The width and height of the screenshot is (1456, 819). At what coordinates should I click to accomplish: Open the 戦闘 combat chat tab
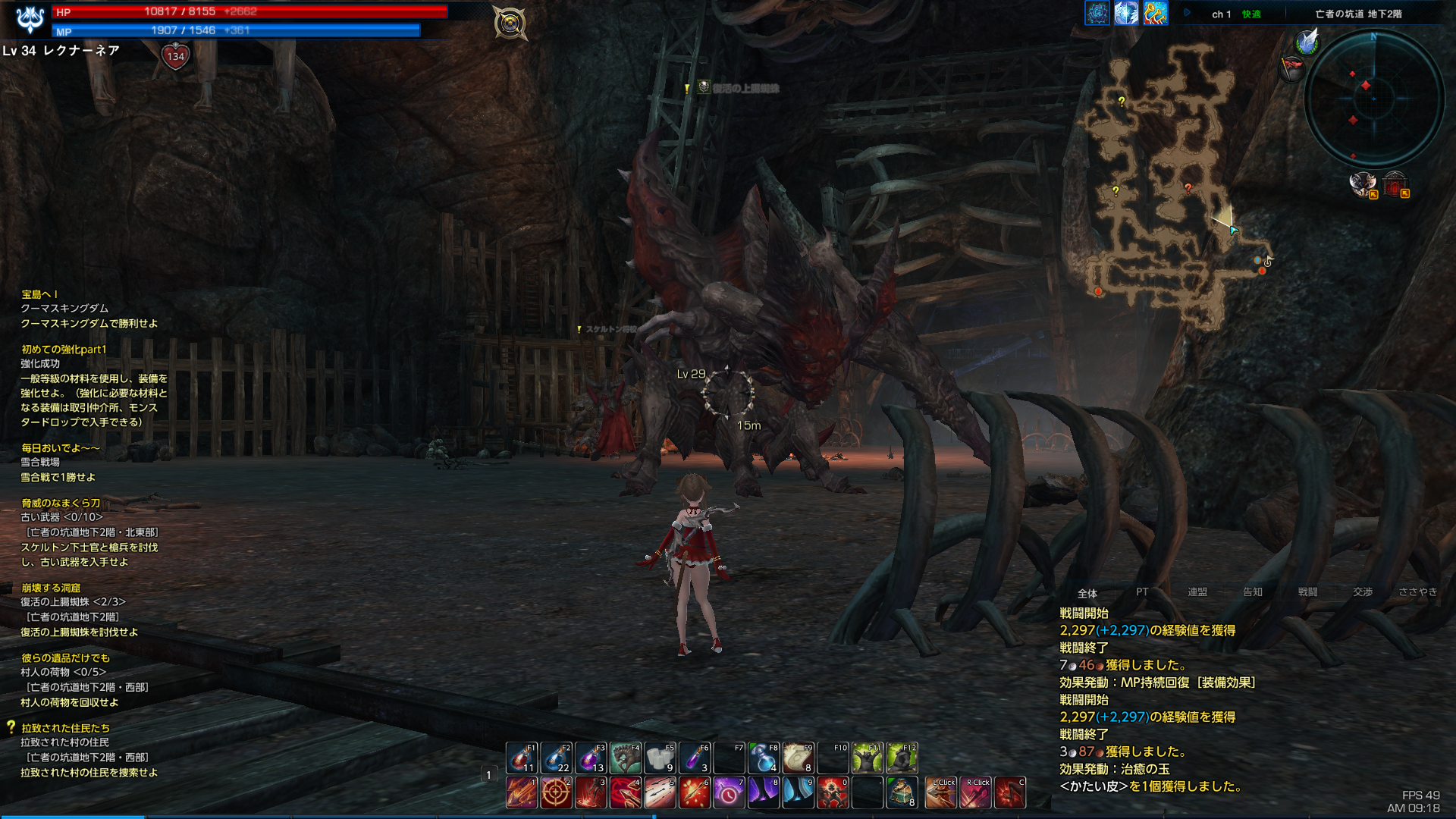(x=1307, y=592)
